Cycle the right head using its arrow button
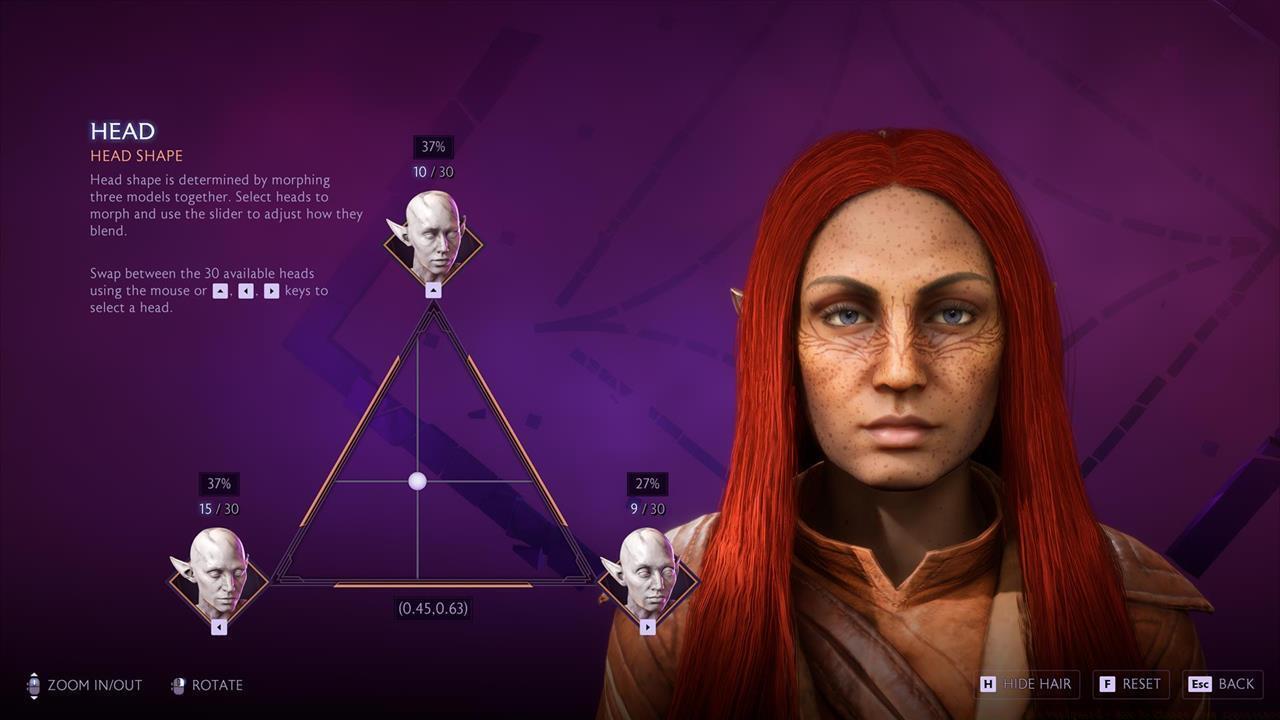 click(x=647, y=626)
